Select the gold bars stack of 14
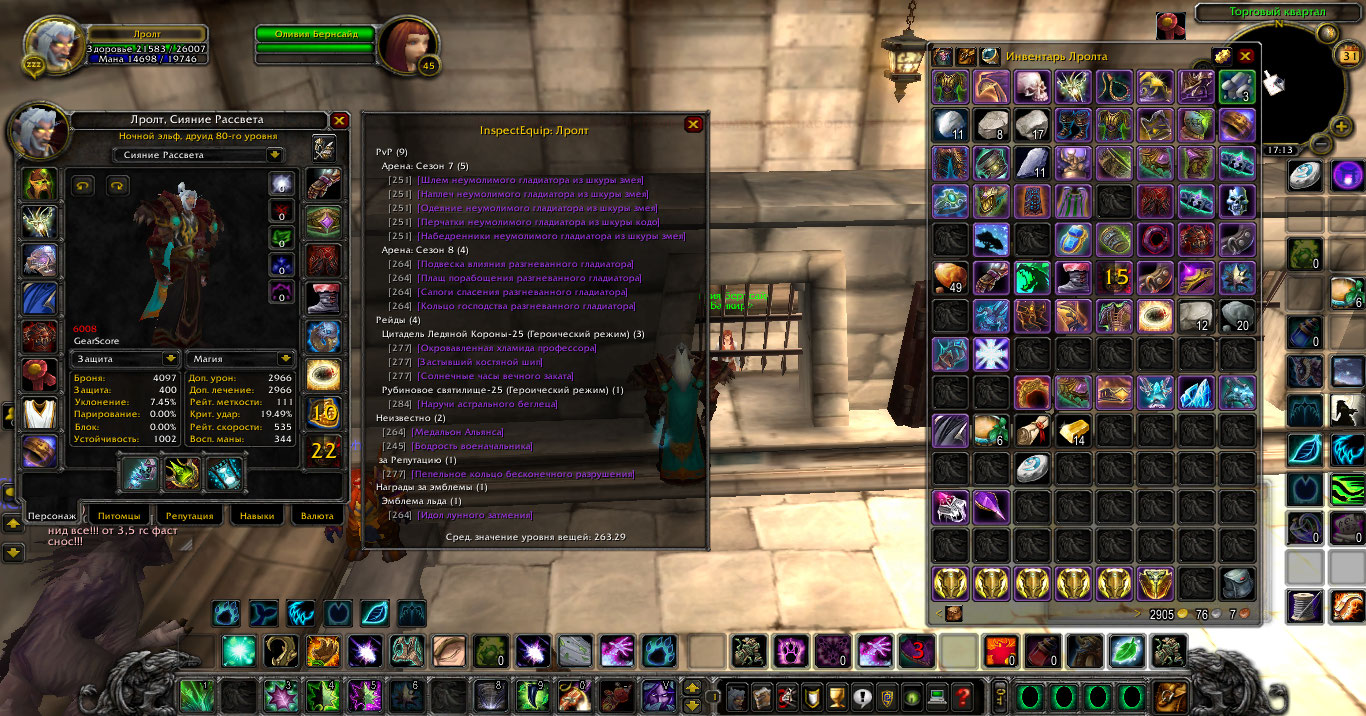The height and width of the screenshot is (716, 1366). [x=1072, y=430]
